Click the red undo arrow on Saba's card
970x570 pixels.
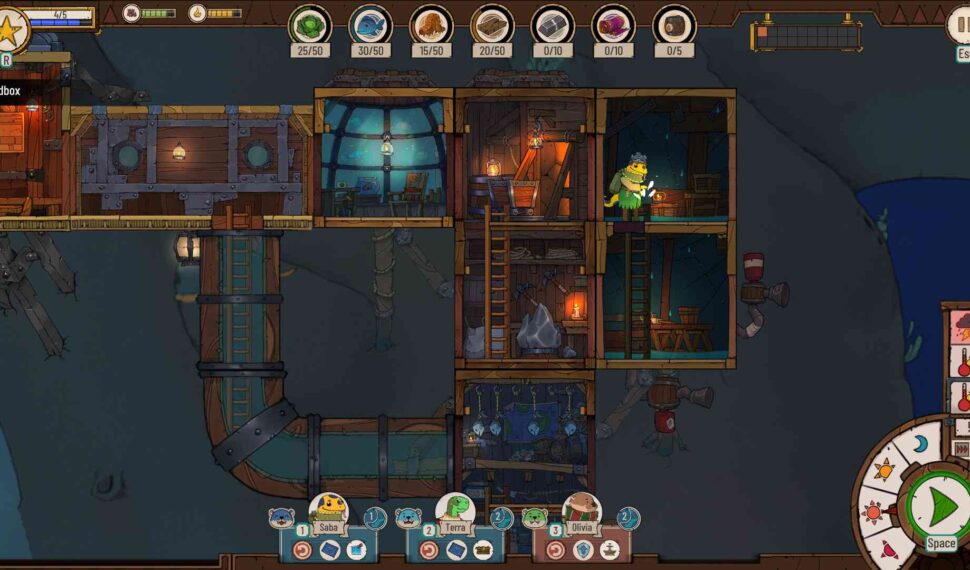tap(303, 549)
